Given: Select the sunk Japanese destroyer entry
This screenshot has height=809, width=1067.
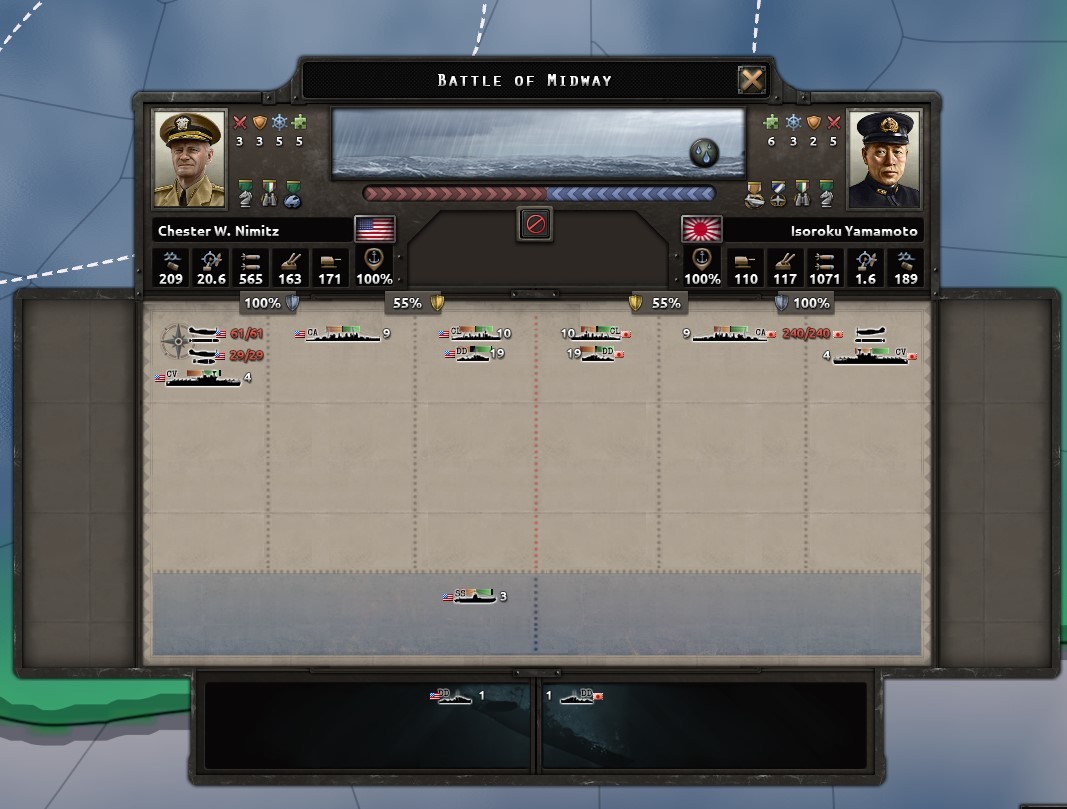Looking at the screenshot, I should coord(580,696).
